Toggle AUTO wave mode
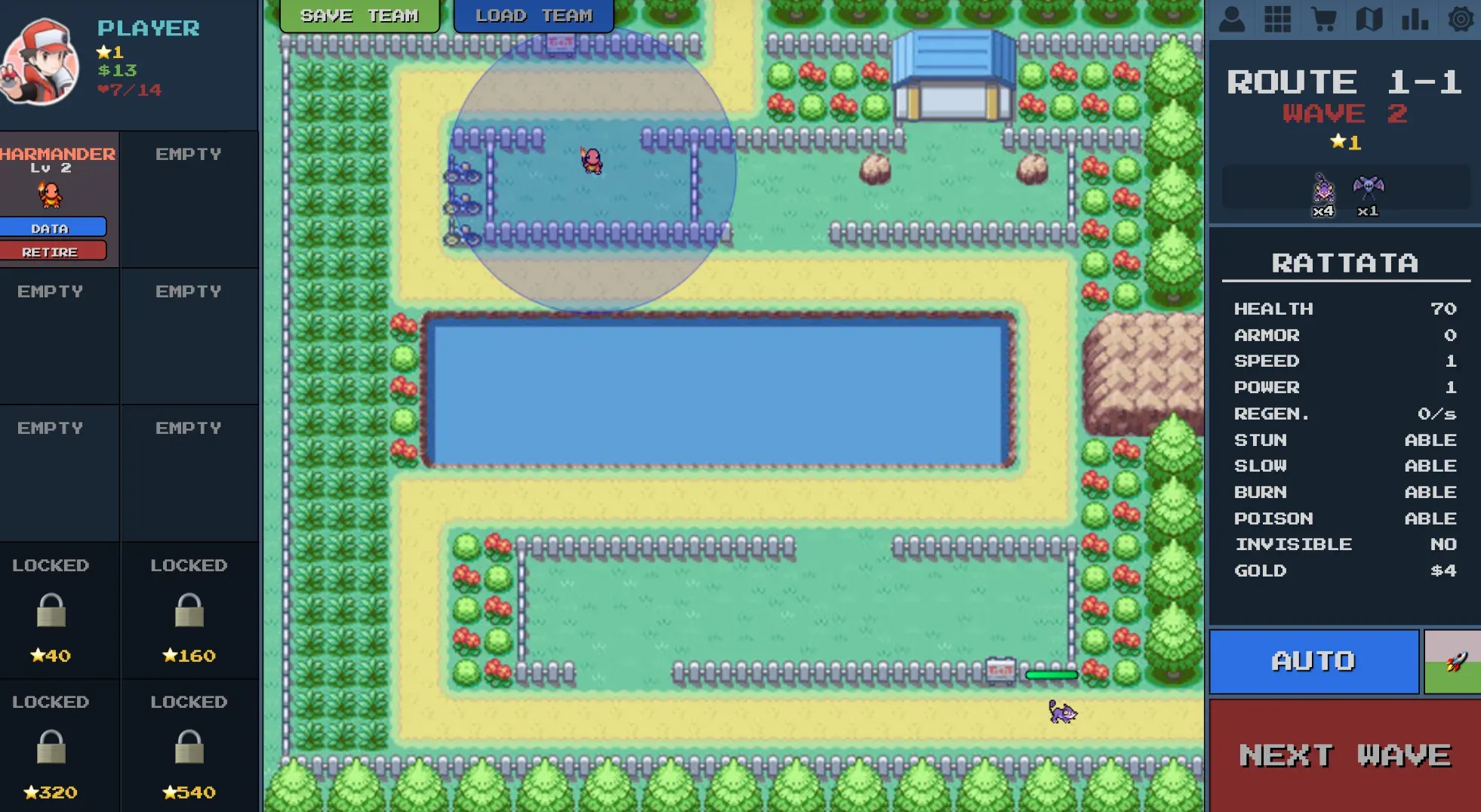The width and height of the screenshot is (1481, 812). coord(1313,662)
